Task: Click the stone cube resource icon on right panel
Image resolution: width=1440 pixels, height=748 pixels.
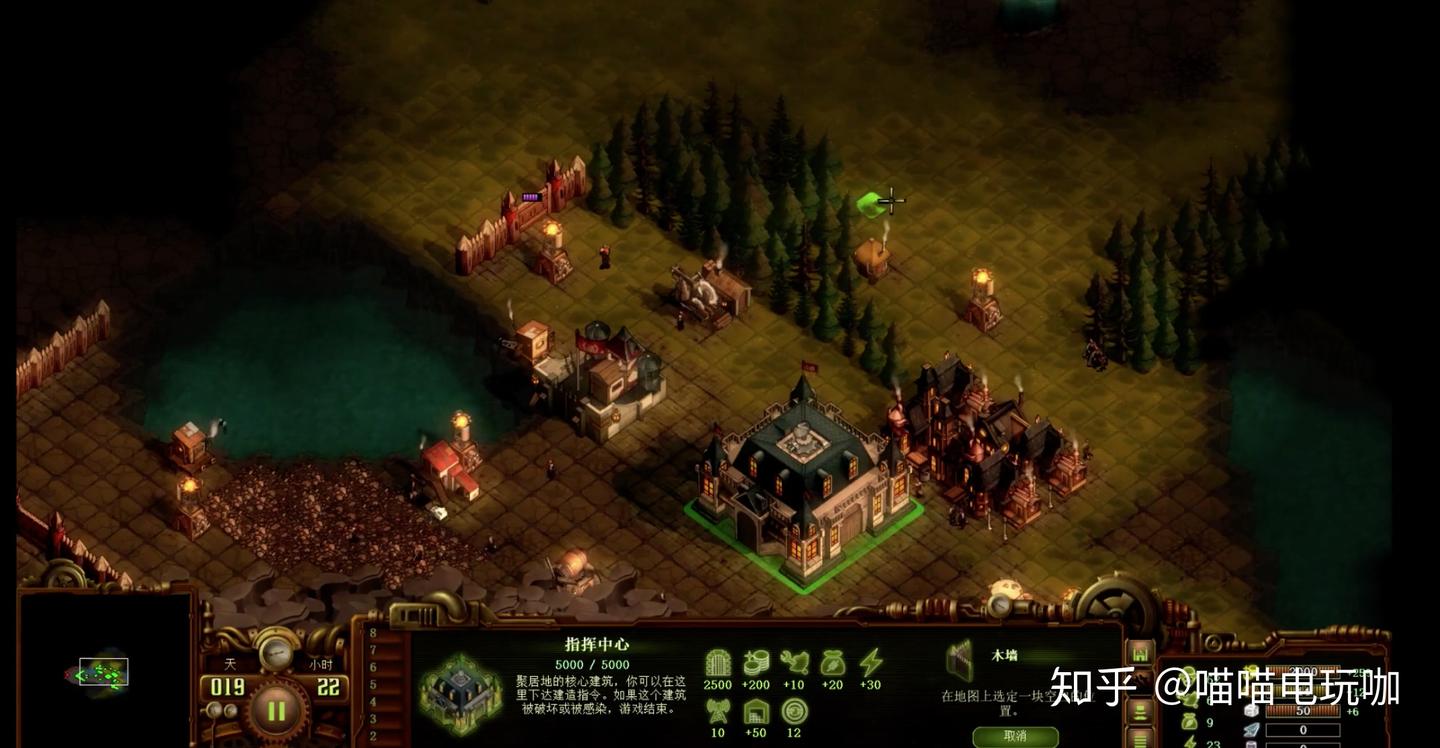Action: pyautogui.click(x=1251, y=711)
